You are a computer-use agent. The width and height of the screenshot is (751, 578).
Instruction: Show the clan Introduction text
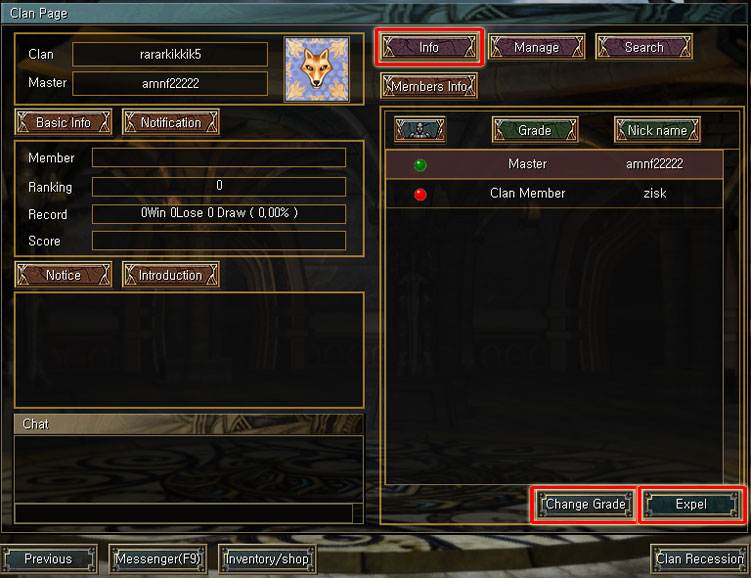click(x=170, y=275)
